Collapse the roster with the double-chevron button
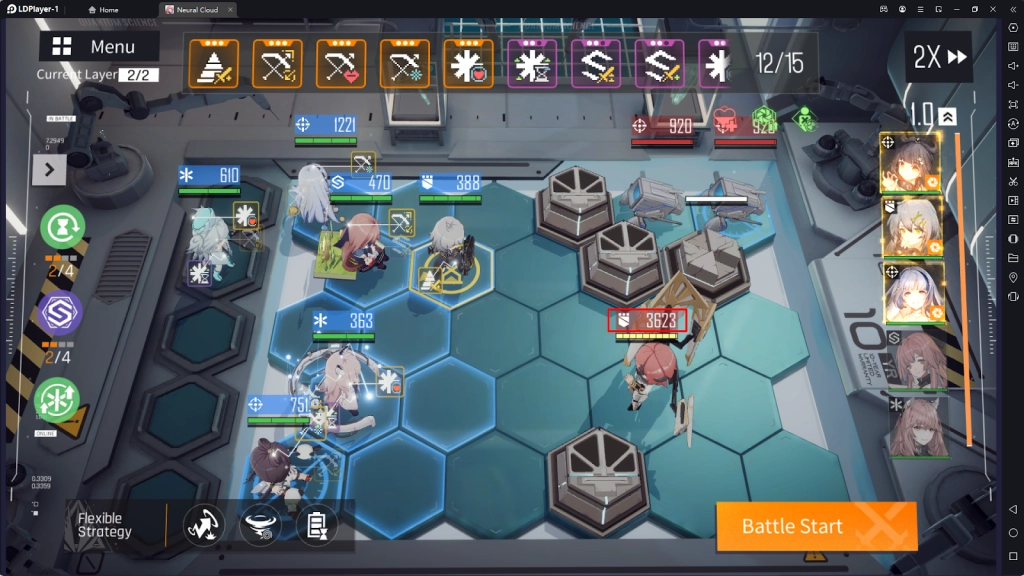This screenshot has height=576, width=1024. click(948, 117)
